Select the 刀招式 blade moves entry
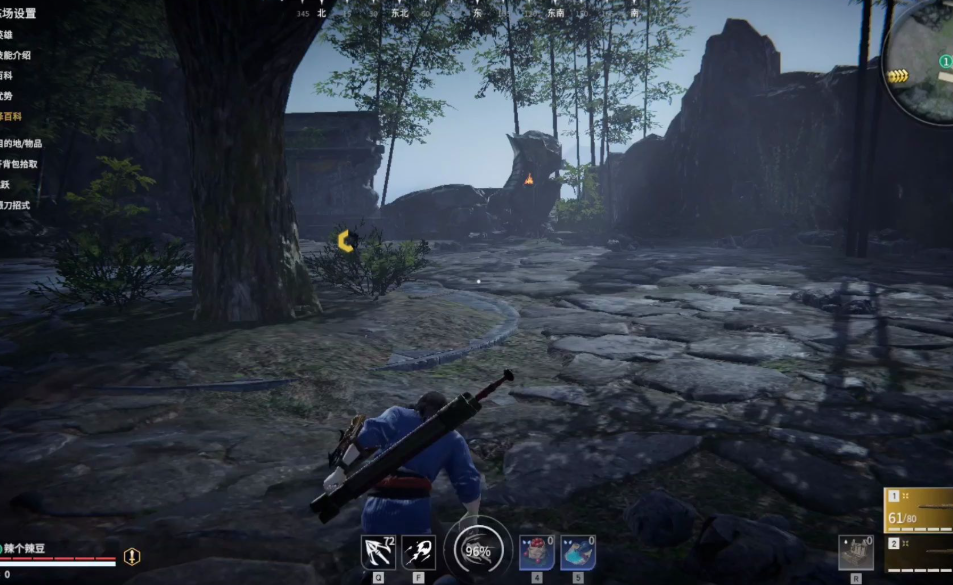This screenshot has height=585, width=953. pyautogui.click(x=15, y=205)
